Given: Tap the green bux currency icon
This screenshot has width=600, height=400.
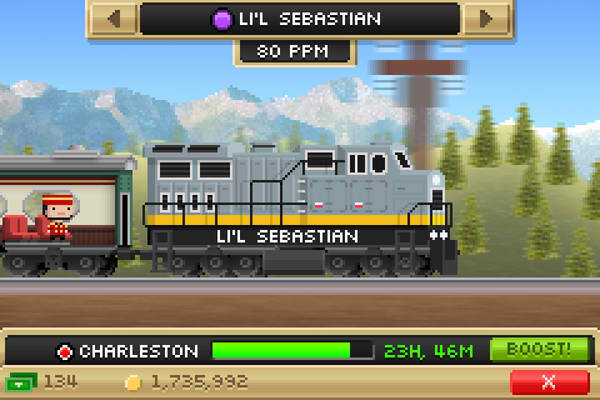Looking at the screenshot, I should coord(22,382).
